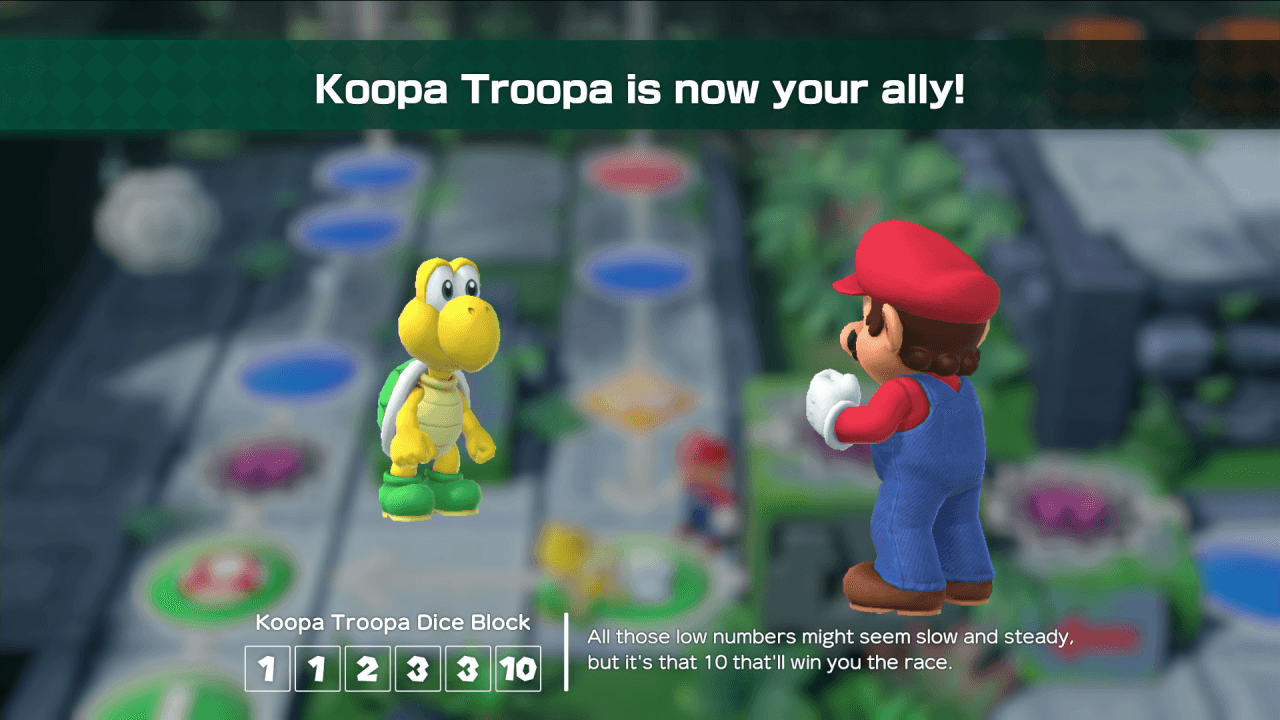Screen dimensions: 1280x720
Task: Click the Koopa Troopa is now your ally banner
Action: (640, 90)
